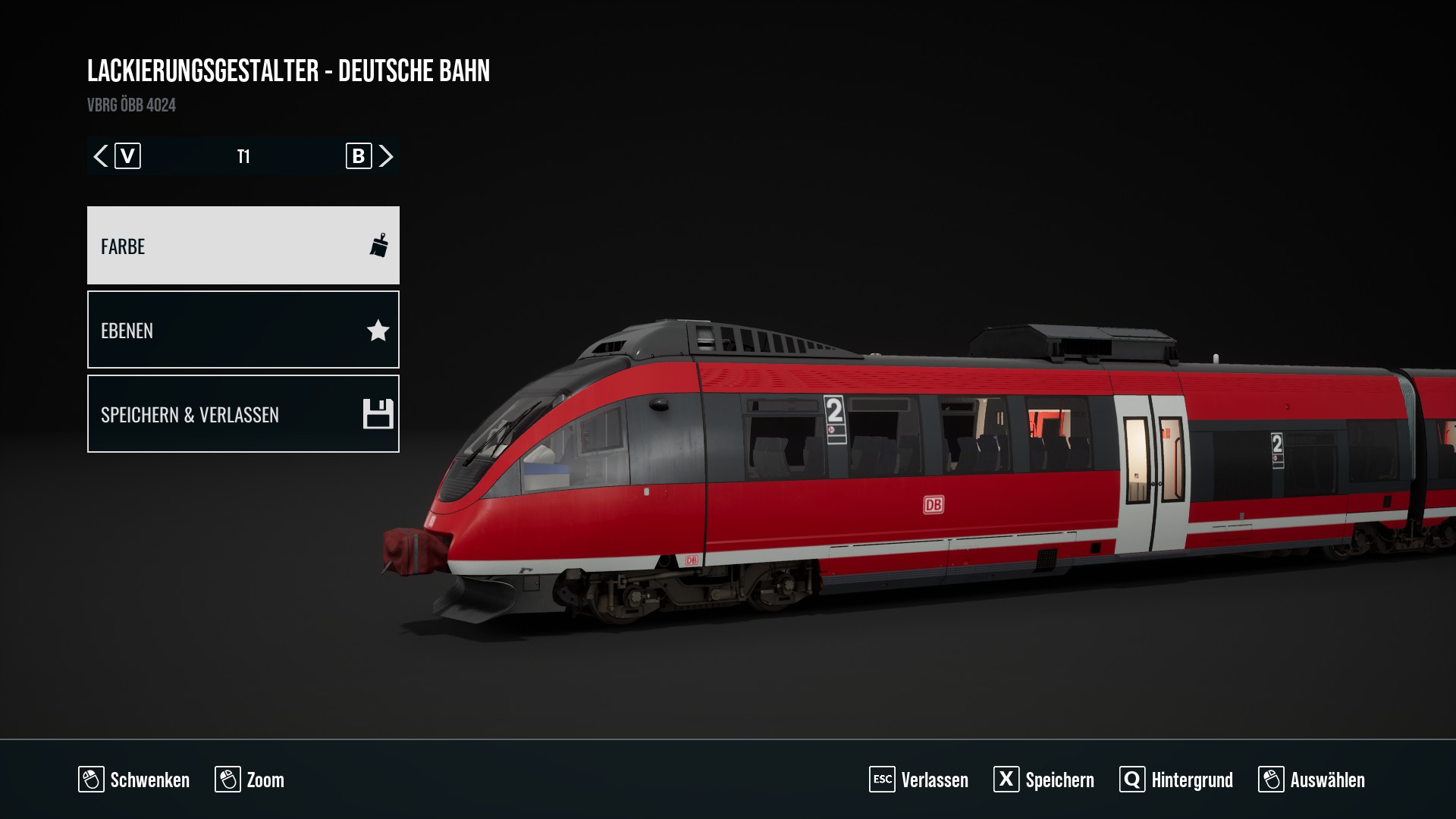The image size is (1456, 819).
Task: Choose Speichern & Verlassen
Action: pyautogui.click(x=243, y=414)
